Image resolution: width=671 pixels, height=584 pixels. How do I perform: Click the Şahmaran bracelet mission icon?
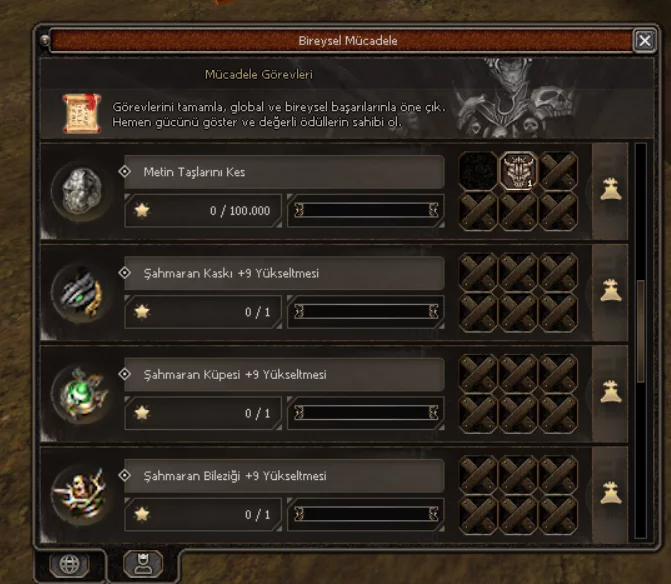[81, 496]
